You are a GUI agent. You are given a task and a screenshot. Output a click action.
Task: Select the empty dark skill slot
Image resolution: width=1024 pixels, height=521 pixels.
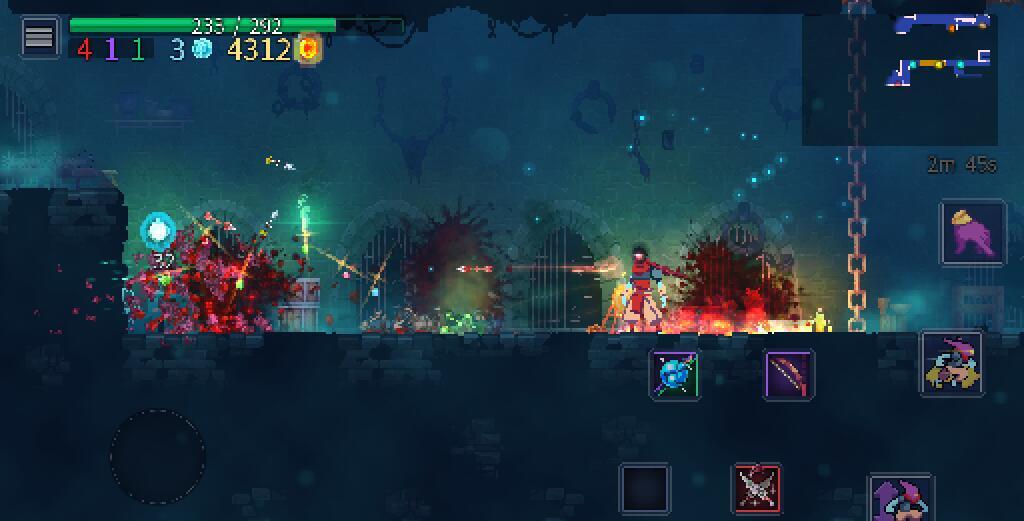coord(644,488)
